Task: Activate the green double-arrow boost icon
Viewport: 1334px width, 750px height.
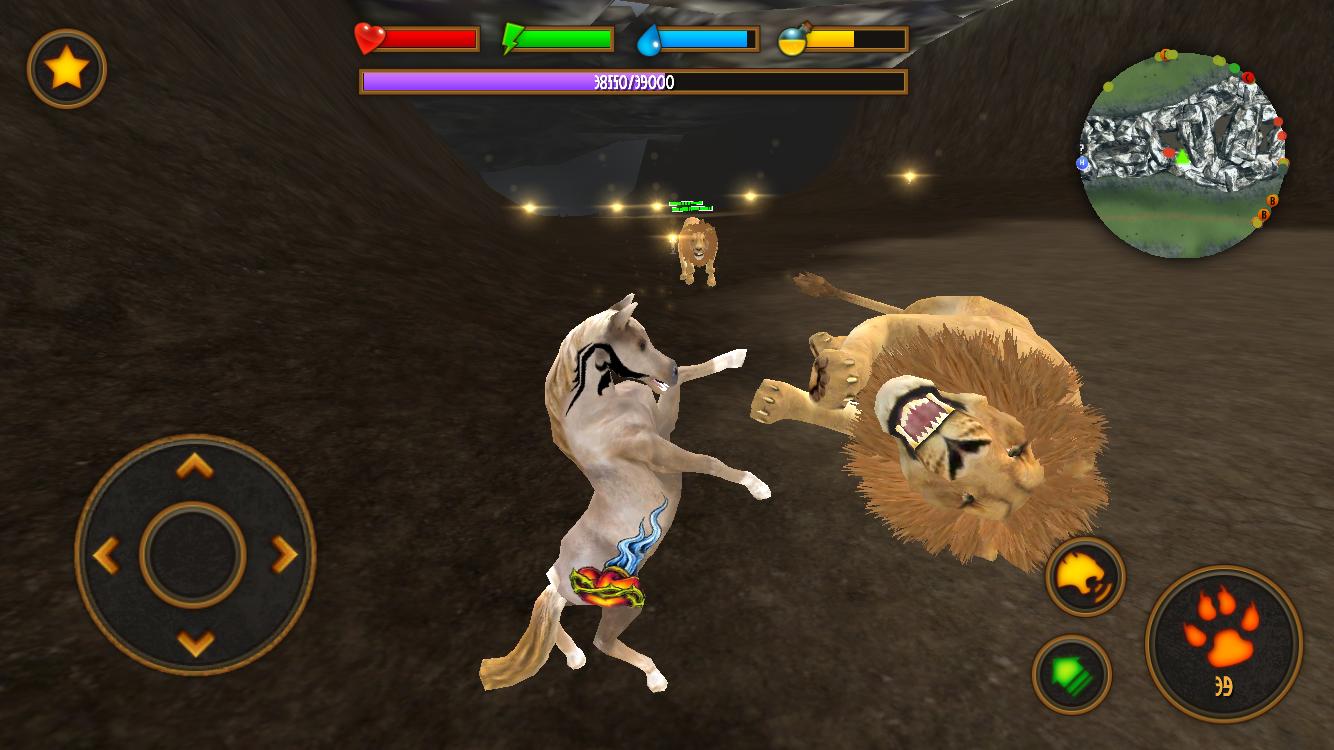Action: [1072, 674]
